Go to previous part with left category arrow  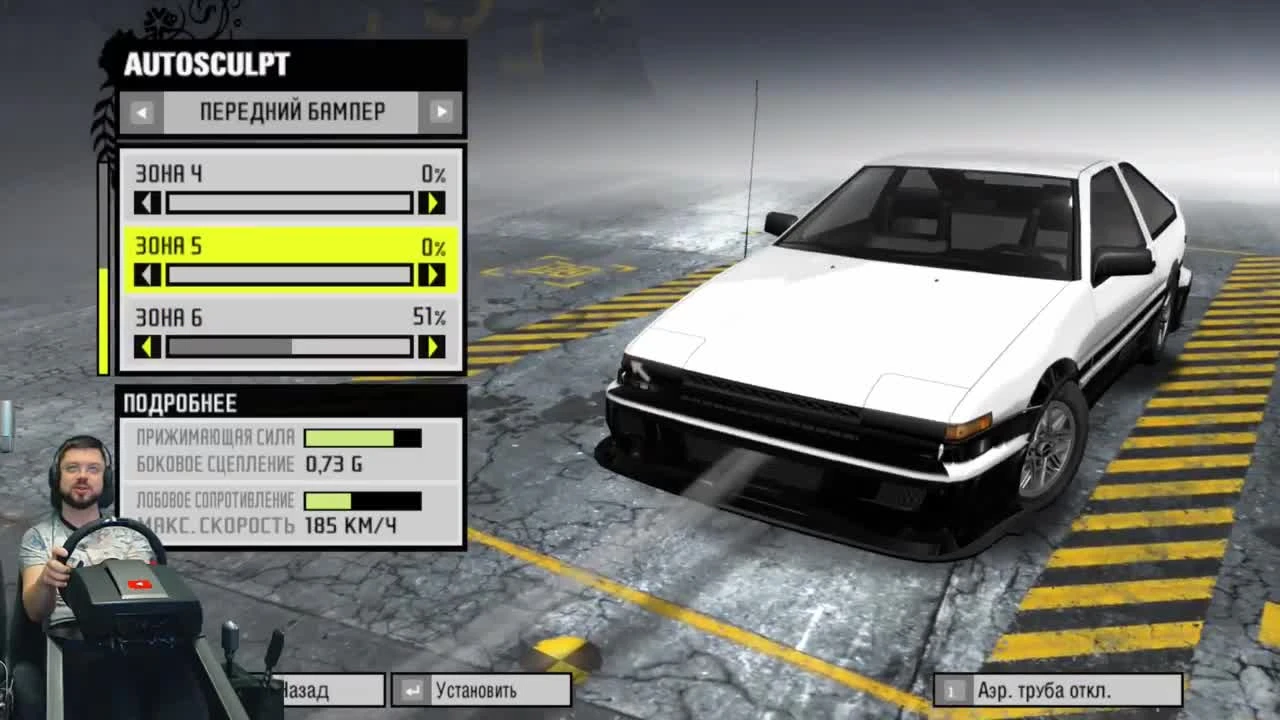[141, 112]
